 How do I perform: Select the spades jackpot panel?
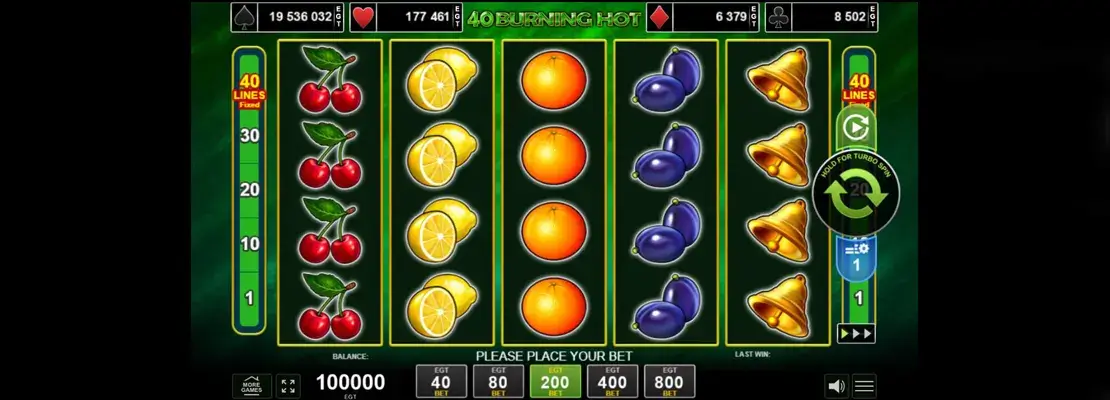point(289,16)
